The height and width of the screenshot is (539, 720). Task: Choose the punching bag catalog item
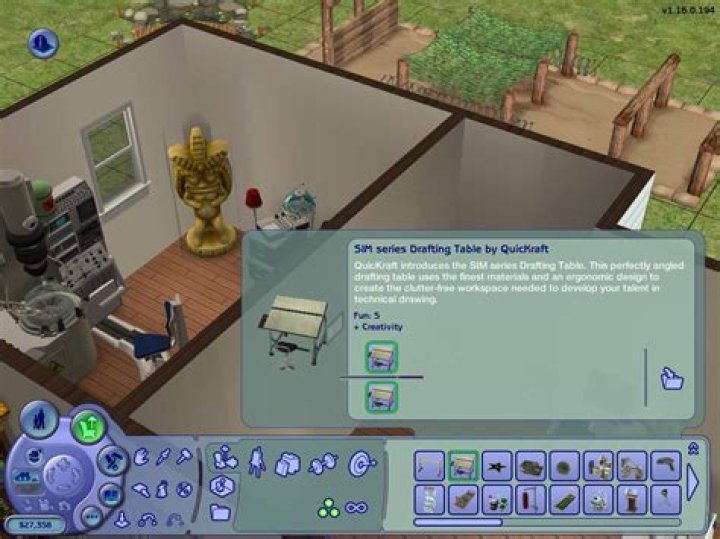point(528,497)
